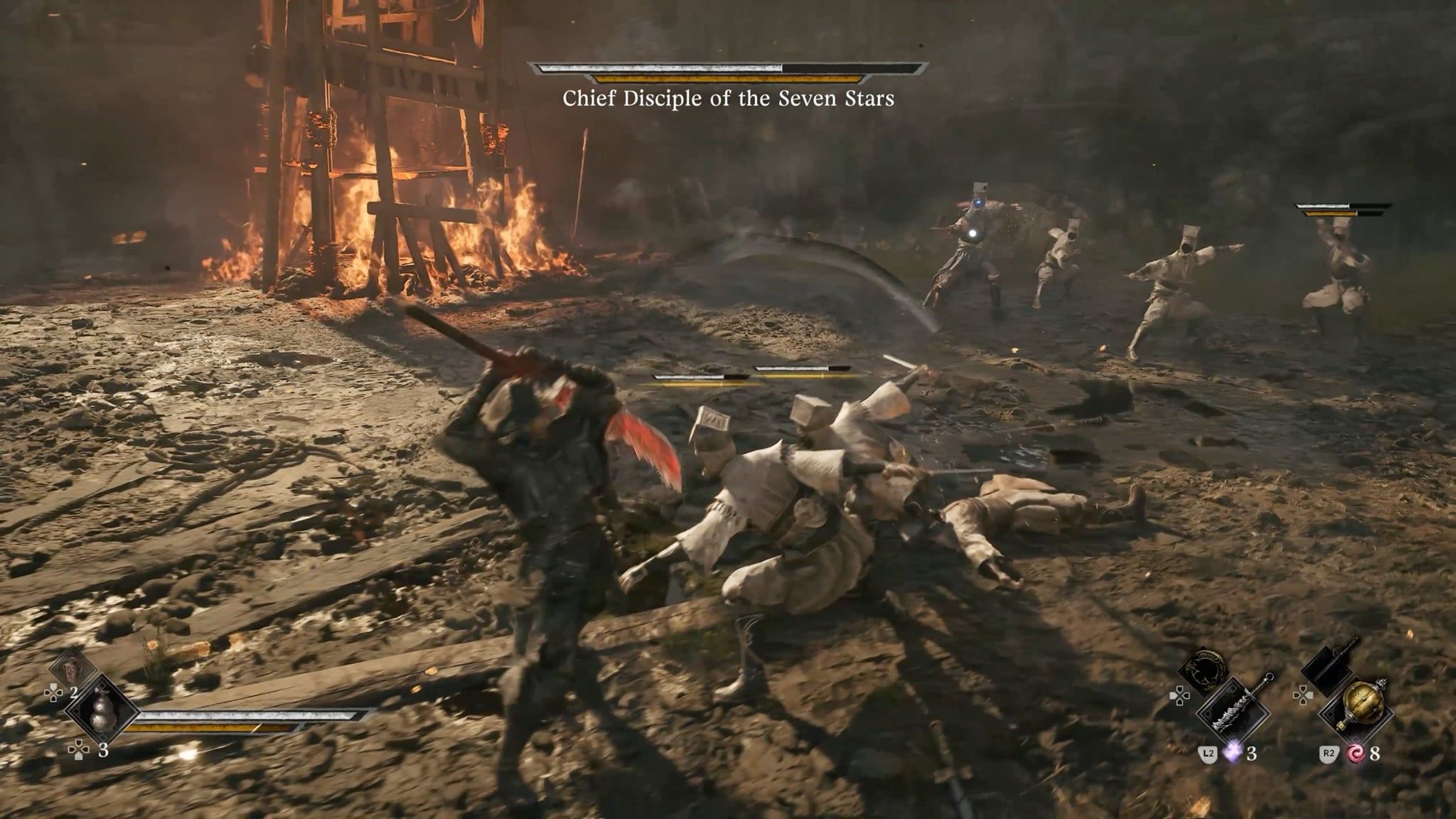Click the number 8 bomb counter
The image size is (1456, 819).
(x=1374, y=754)
